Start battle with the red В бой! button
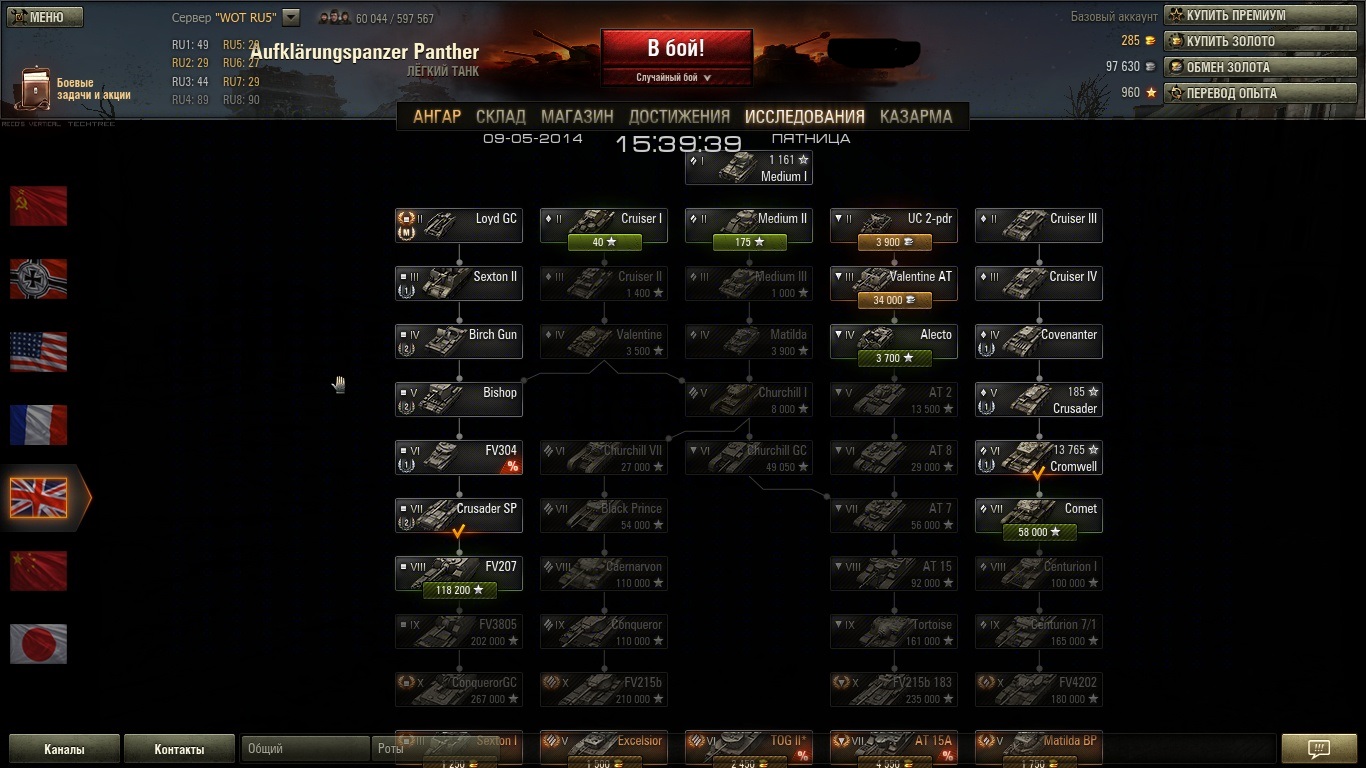Viewport: 1366px width, 768px height. click(676, 48)
